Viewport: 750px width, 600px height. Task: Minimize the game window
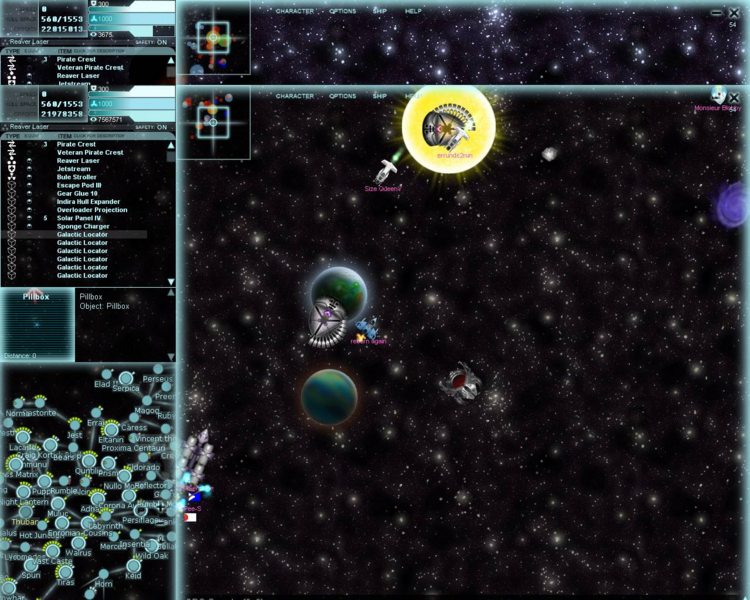(x=717, y=13)
